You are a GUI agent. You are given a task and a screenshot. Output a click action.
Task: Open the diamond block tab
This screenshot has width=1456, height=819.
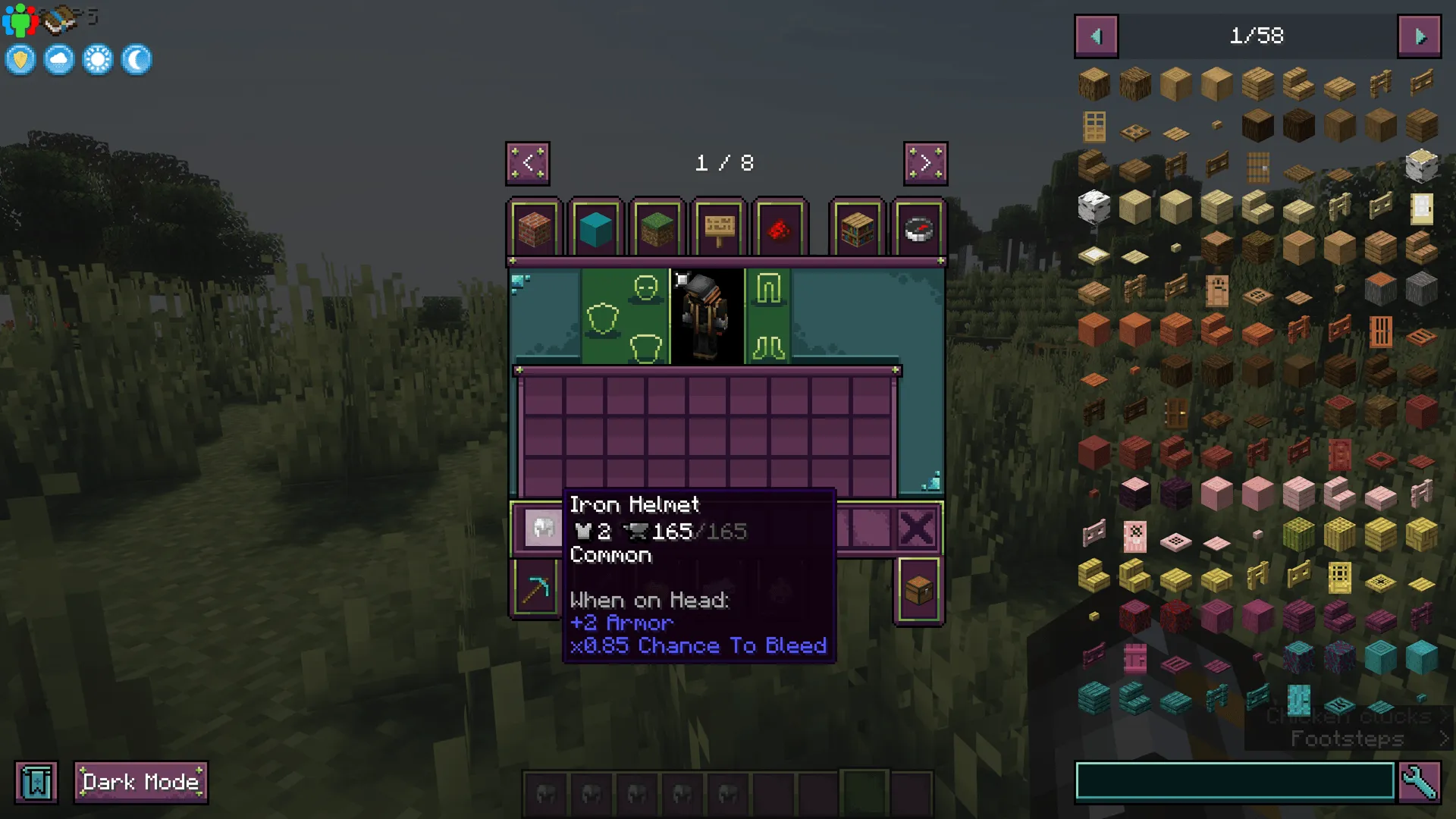597,230
